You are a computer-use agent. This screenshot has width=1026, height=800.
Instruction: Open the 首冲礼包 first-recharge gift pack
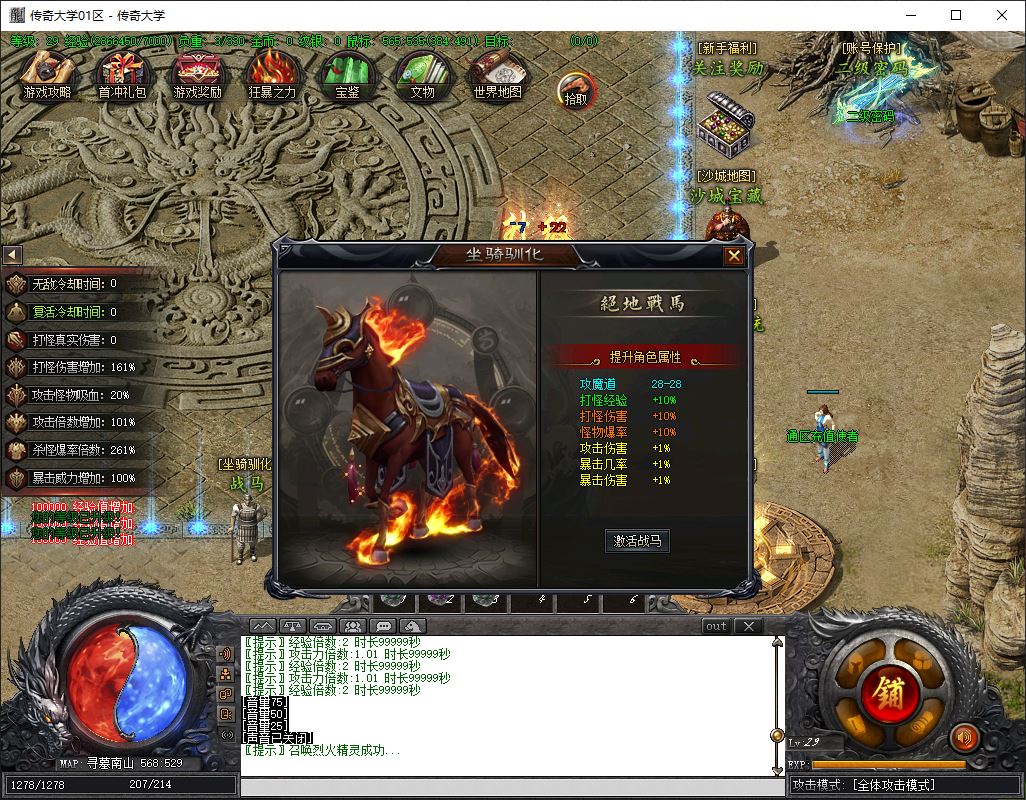point(121,74)
